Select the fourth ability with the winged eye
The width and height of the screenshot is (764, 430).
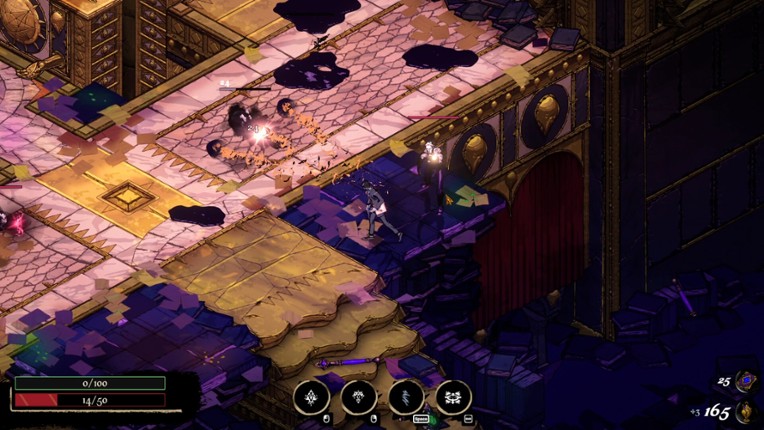(x=453, y=397)
